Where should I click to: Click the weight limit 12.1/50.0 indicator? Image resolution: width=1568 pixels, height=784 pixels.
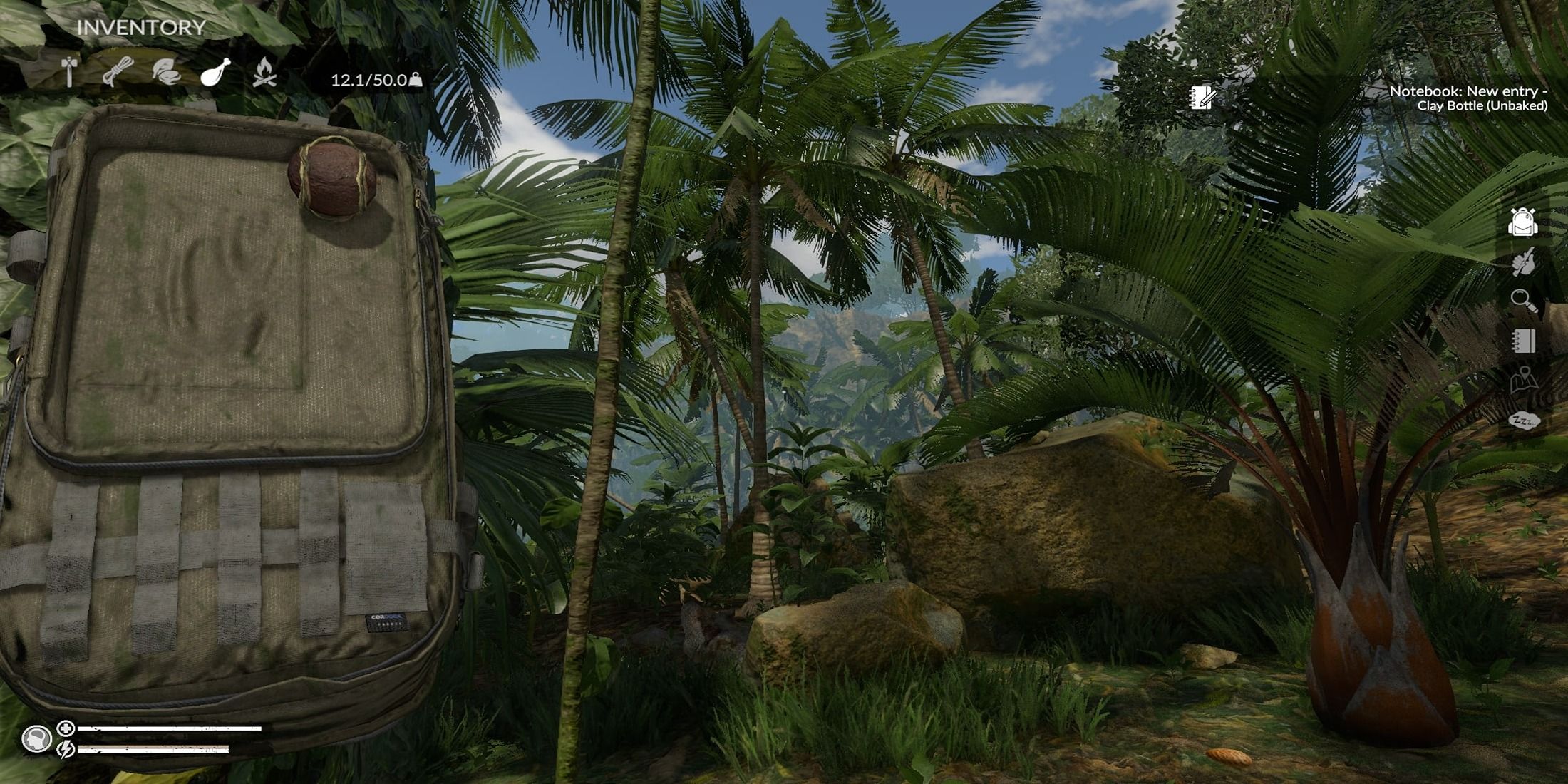pos(371,80)
